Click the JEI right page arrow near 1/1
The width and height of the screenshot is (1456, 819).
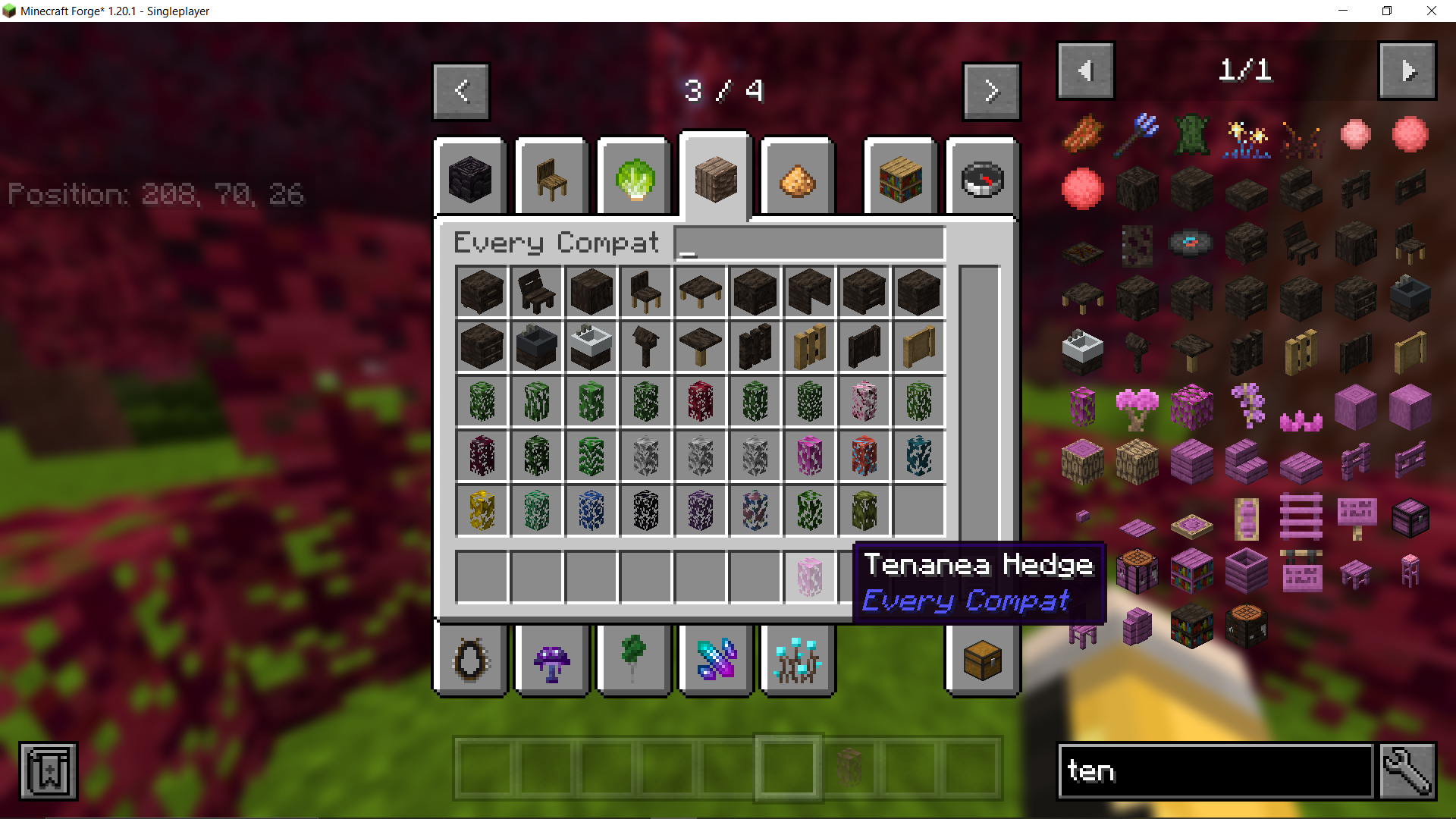pyautogui.click(x=1407, y=71)
